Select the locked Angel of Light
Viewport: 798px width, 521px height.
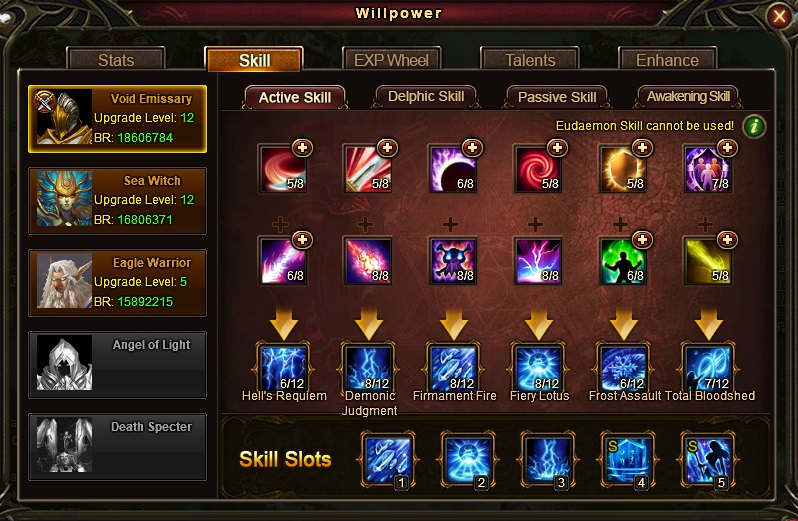pyautogui.click(x=118, y=364)
